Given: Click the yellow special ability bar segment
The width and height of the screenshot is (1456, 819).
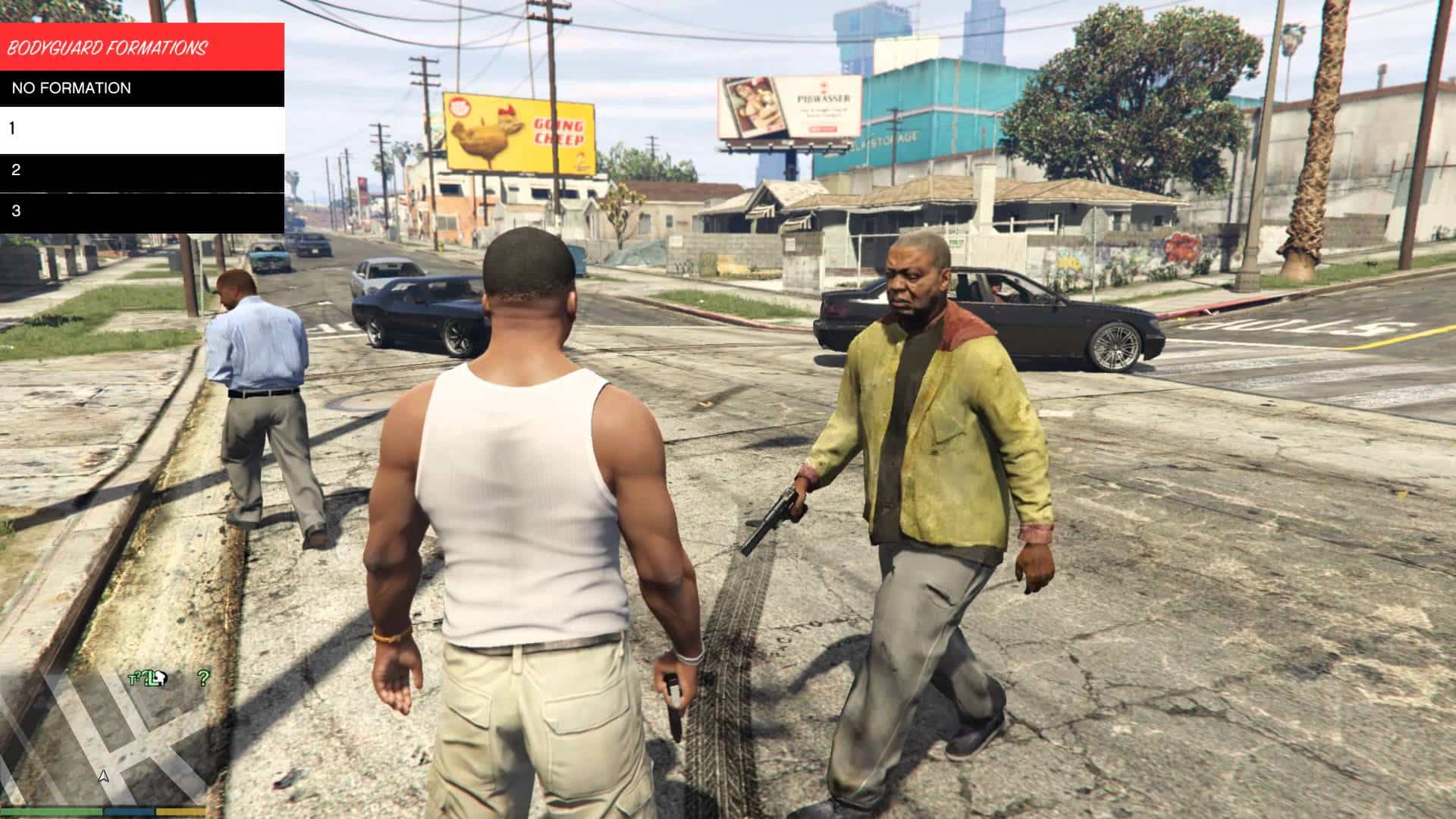Looking at the screenshot, I should tap(180, 812).
